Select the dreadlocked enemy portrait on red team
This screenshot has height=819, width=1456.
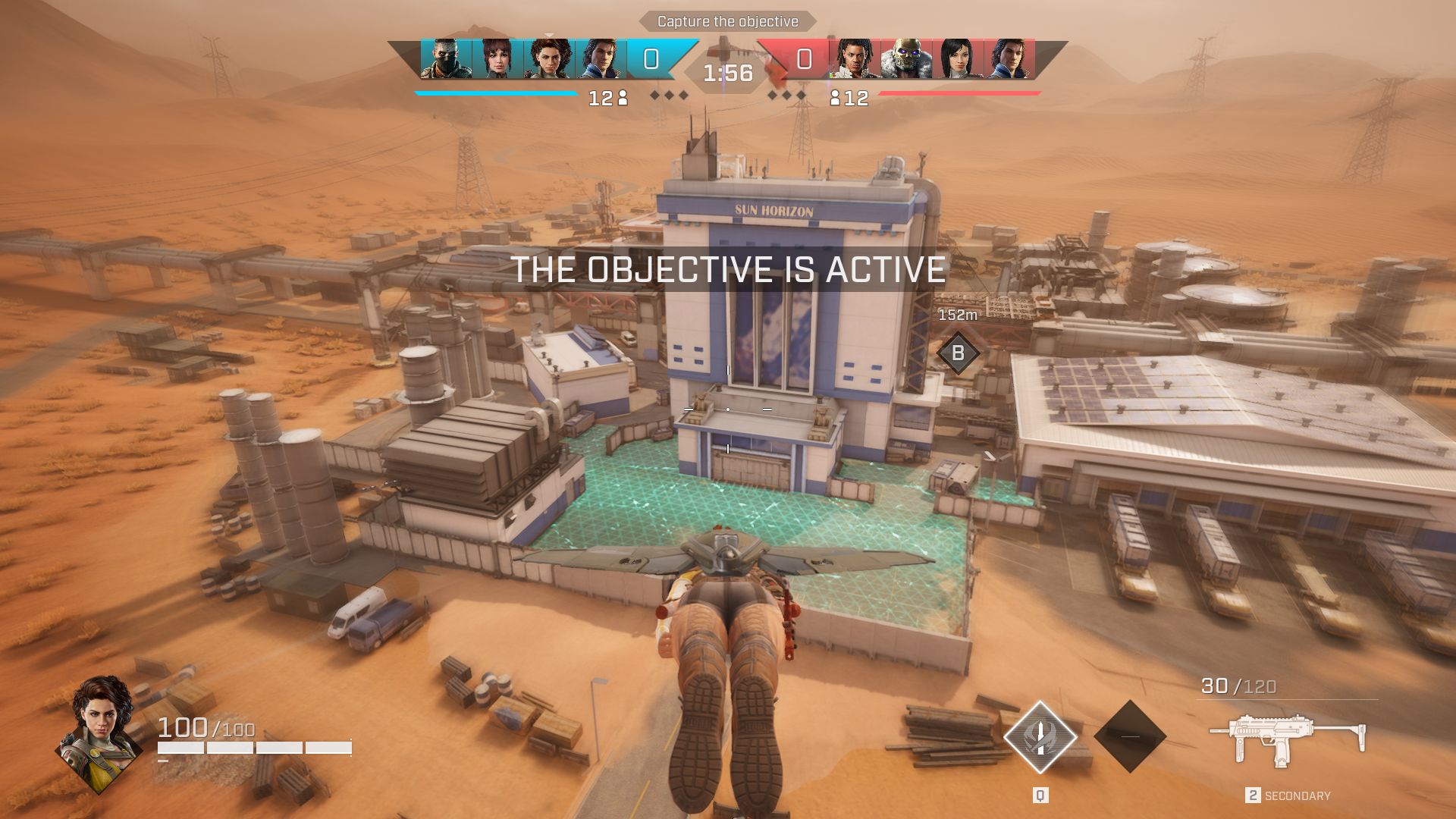pyautogui.click(x=855, y=59)
